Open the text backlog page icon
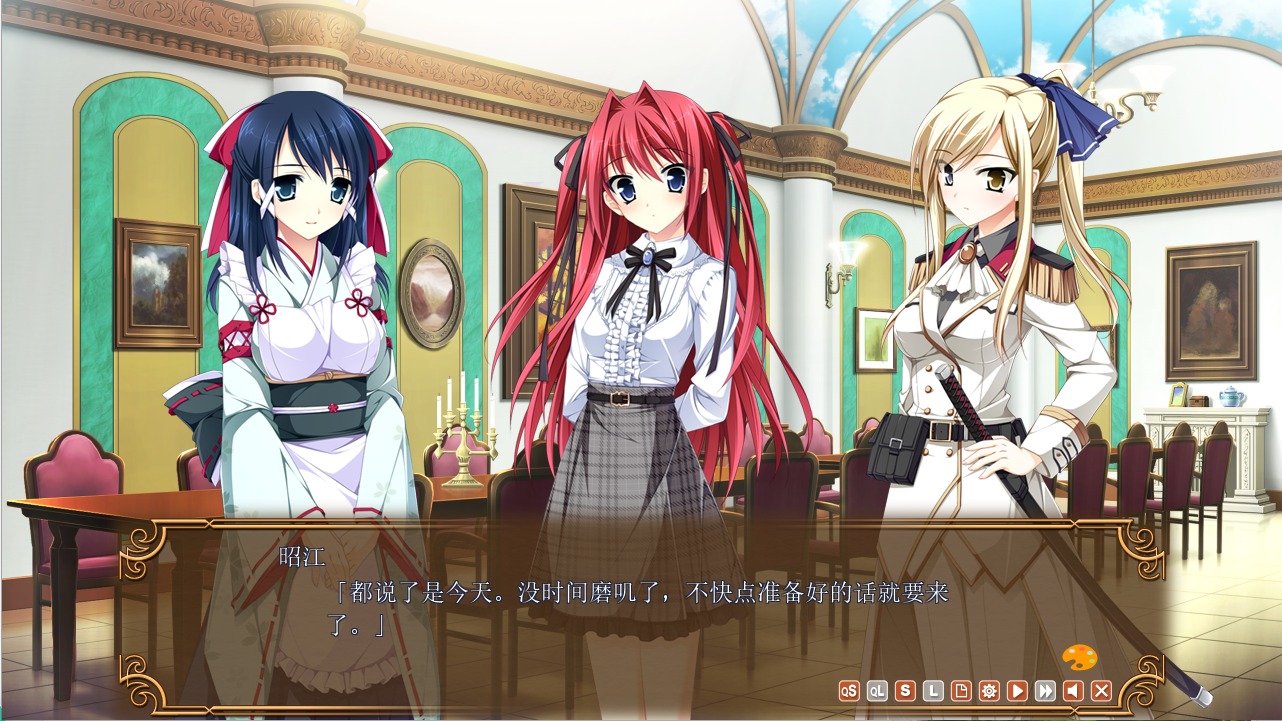Viewport: 1282px width, 721px height. (961, 691)
